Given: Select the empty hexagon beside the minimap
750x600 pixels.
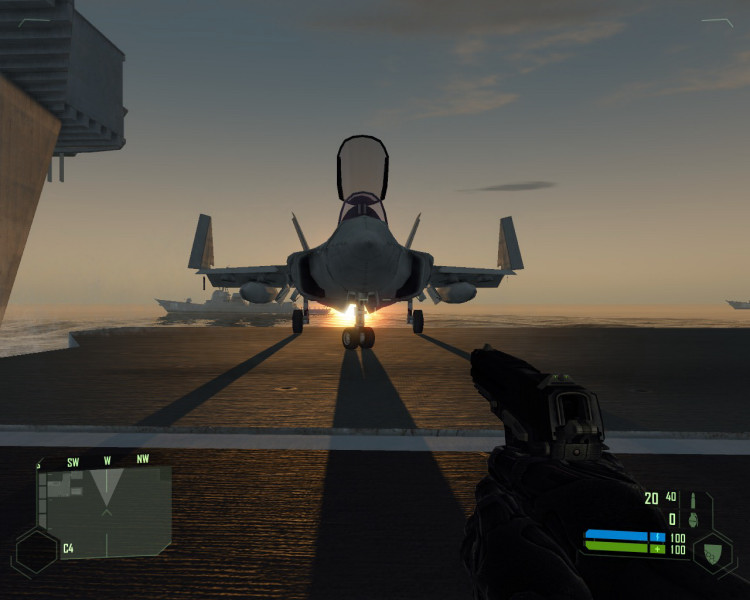Looking at the screenshot, I should click(34, 551).
